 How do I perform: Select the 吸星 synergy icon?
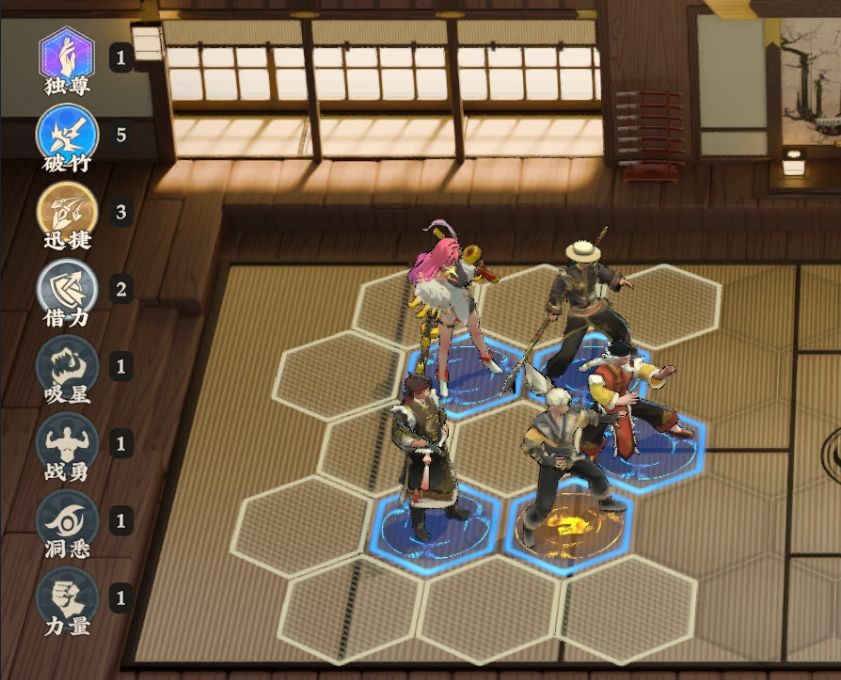(67, 365)
